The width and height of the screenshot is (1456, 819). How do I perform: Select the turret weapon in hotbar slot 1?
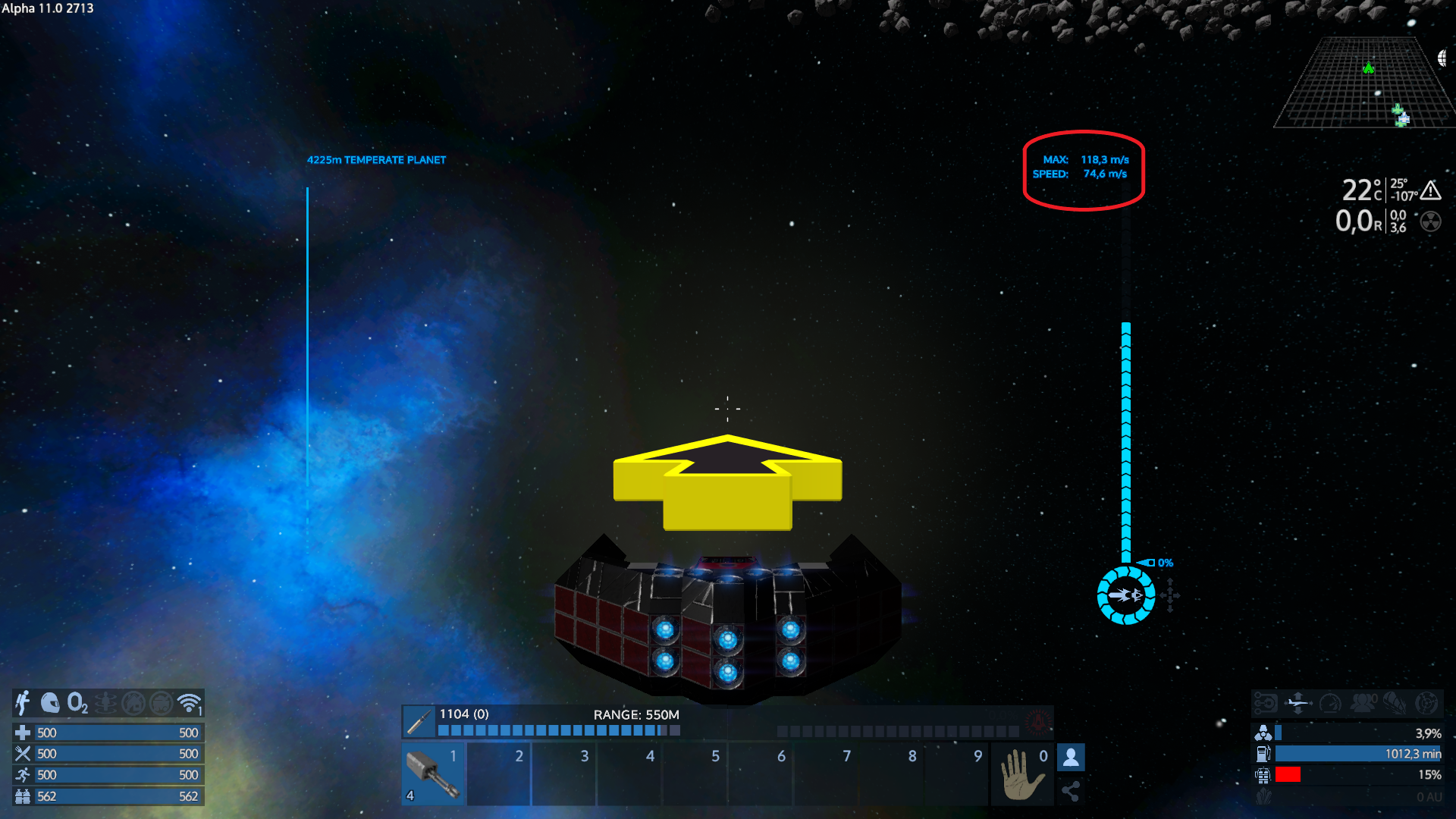(433, 773)
